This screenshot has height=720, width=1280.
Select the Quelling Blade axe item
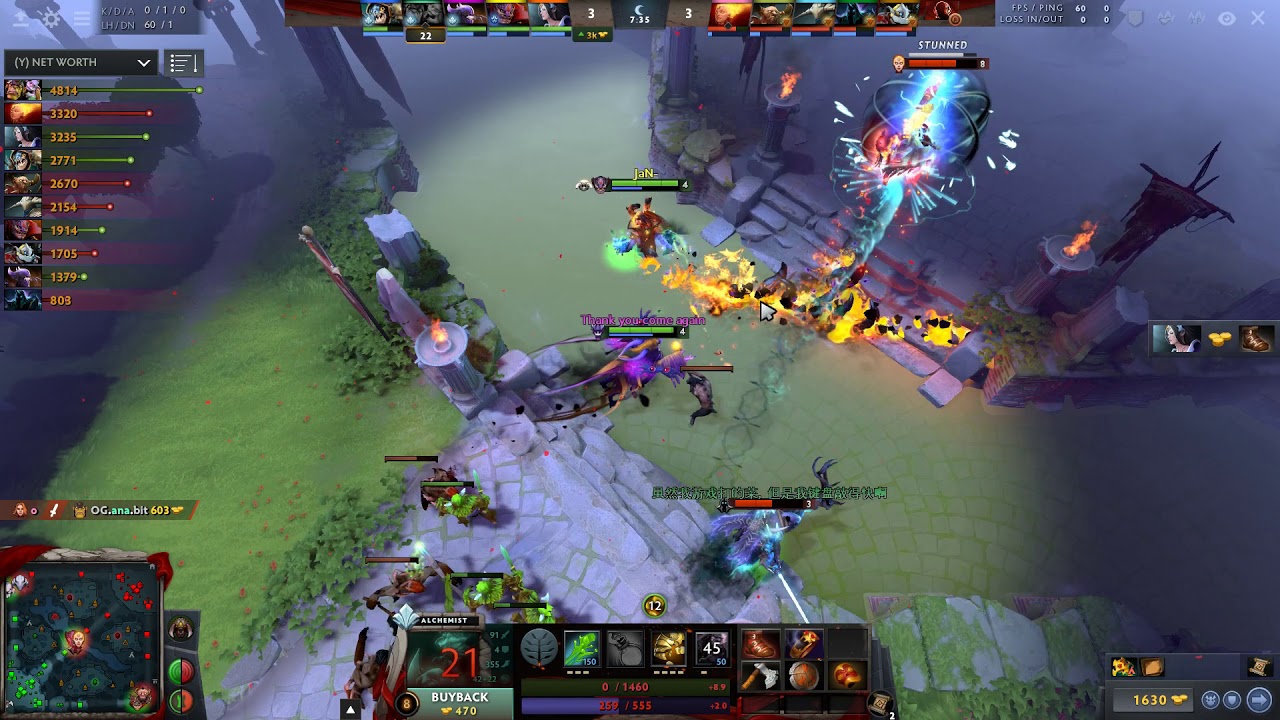tap(760, 677)
